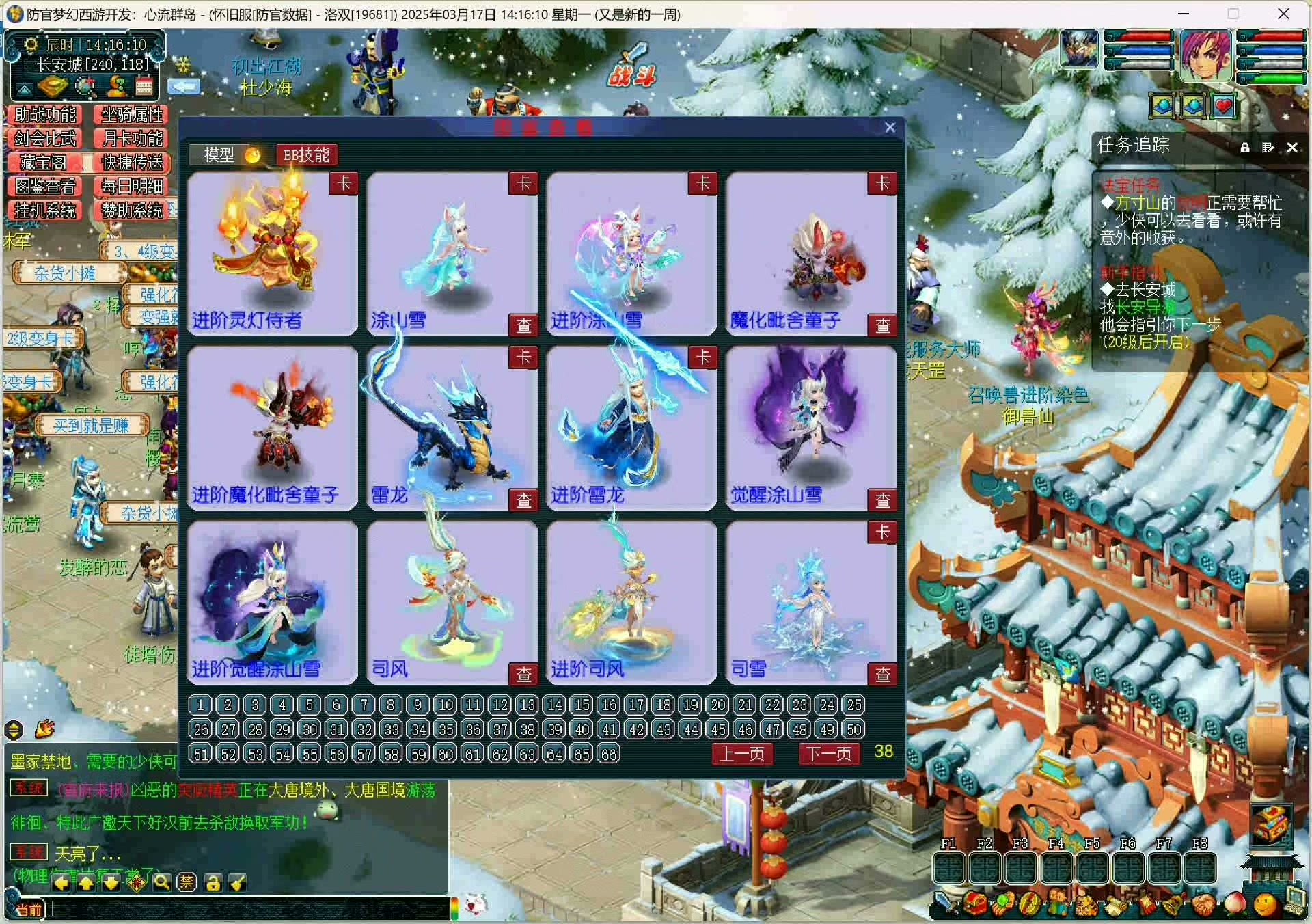1312x924 pixels.
Task: Choose the 进阶觉醒涂山雪 pet tile
Action: click(272, 602)
